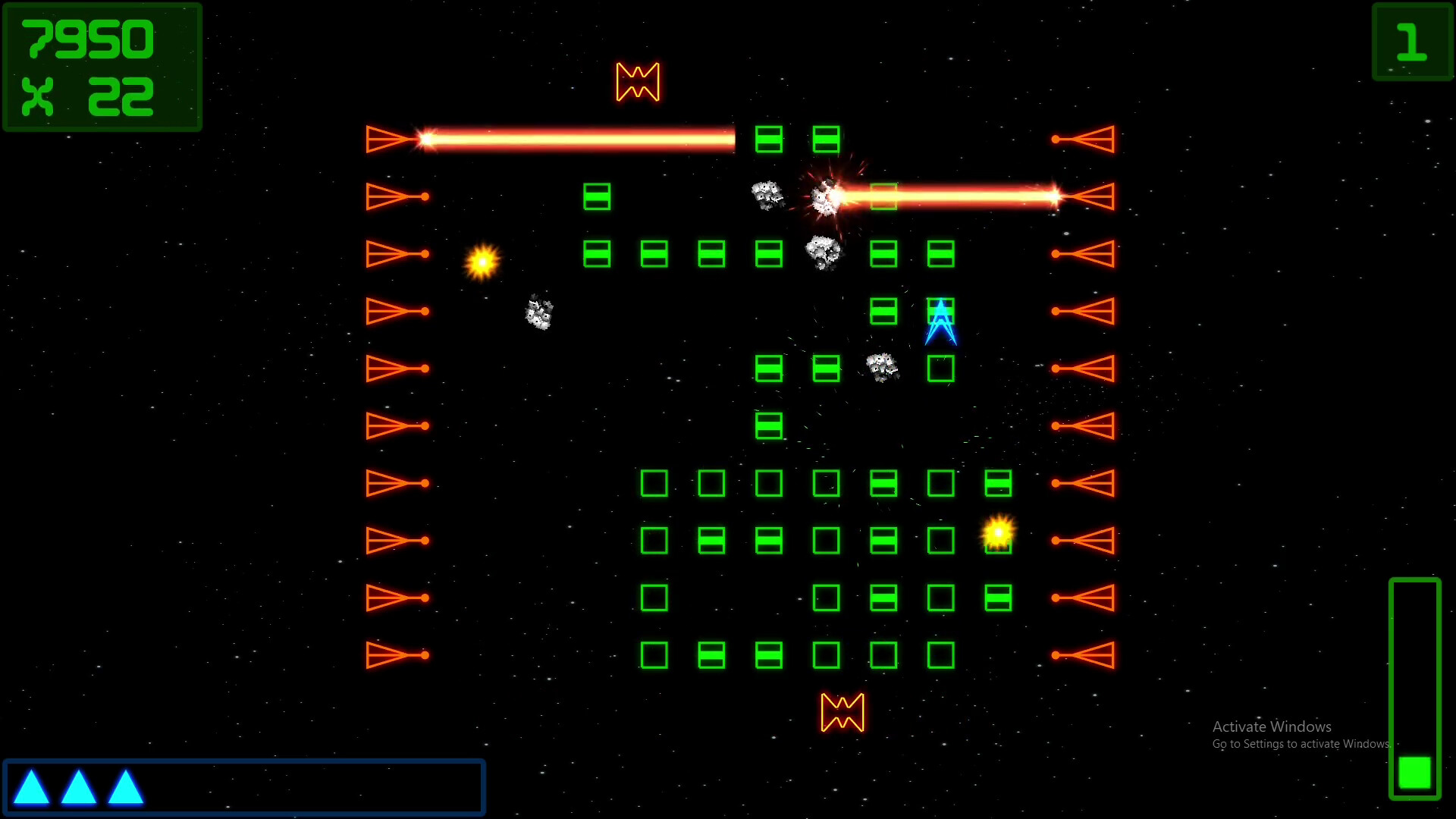This screenshot has width=1456, height=819.
Task: Target the yellow star explosion near left turrets
Action: [x=482, y=260]
